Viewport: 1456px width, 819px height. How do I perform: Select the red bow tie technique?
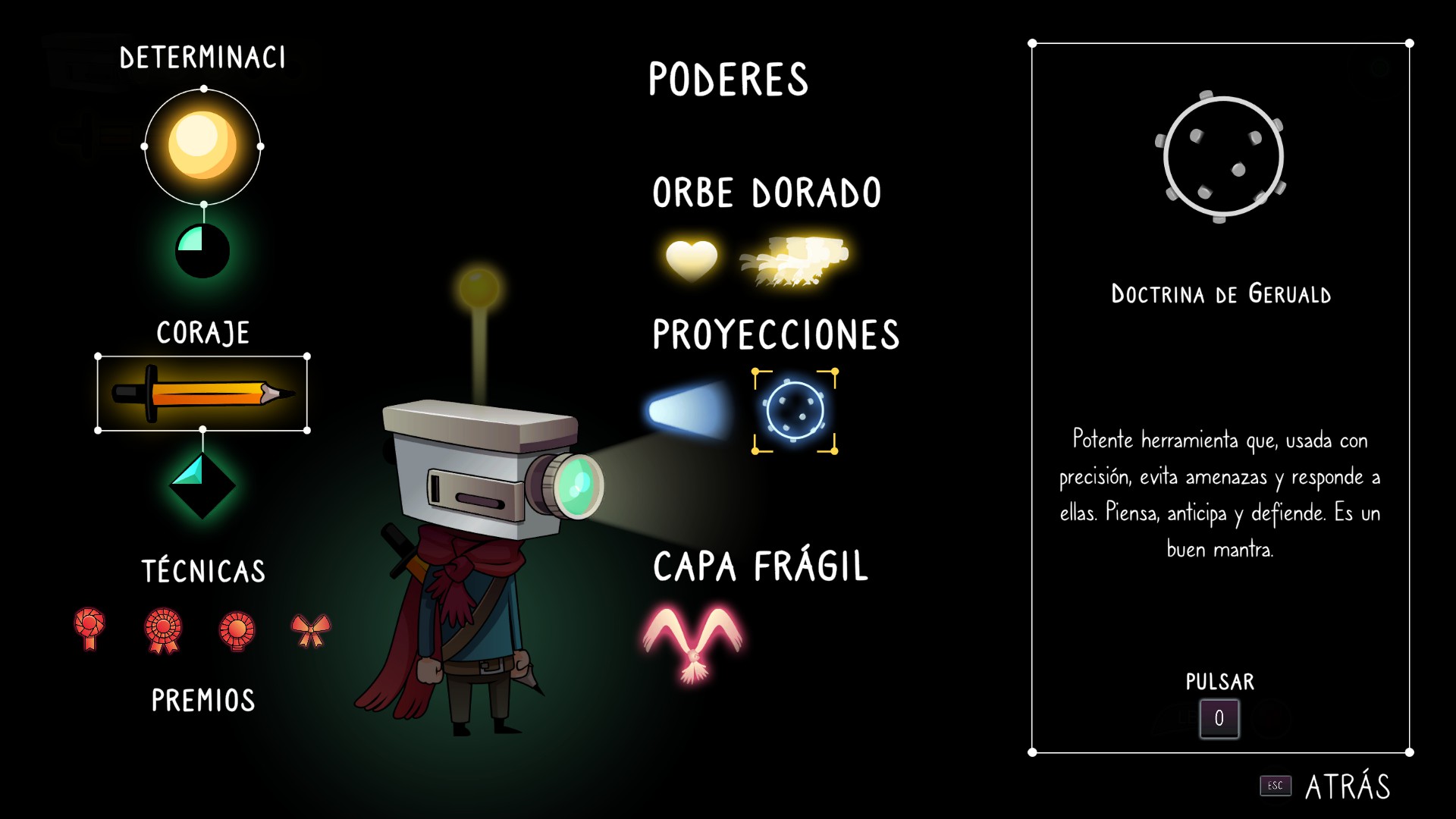[x=311, y=630]
